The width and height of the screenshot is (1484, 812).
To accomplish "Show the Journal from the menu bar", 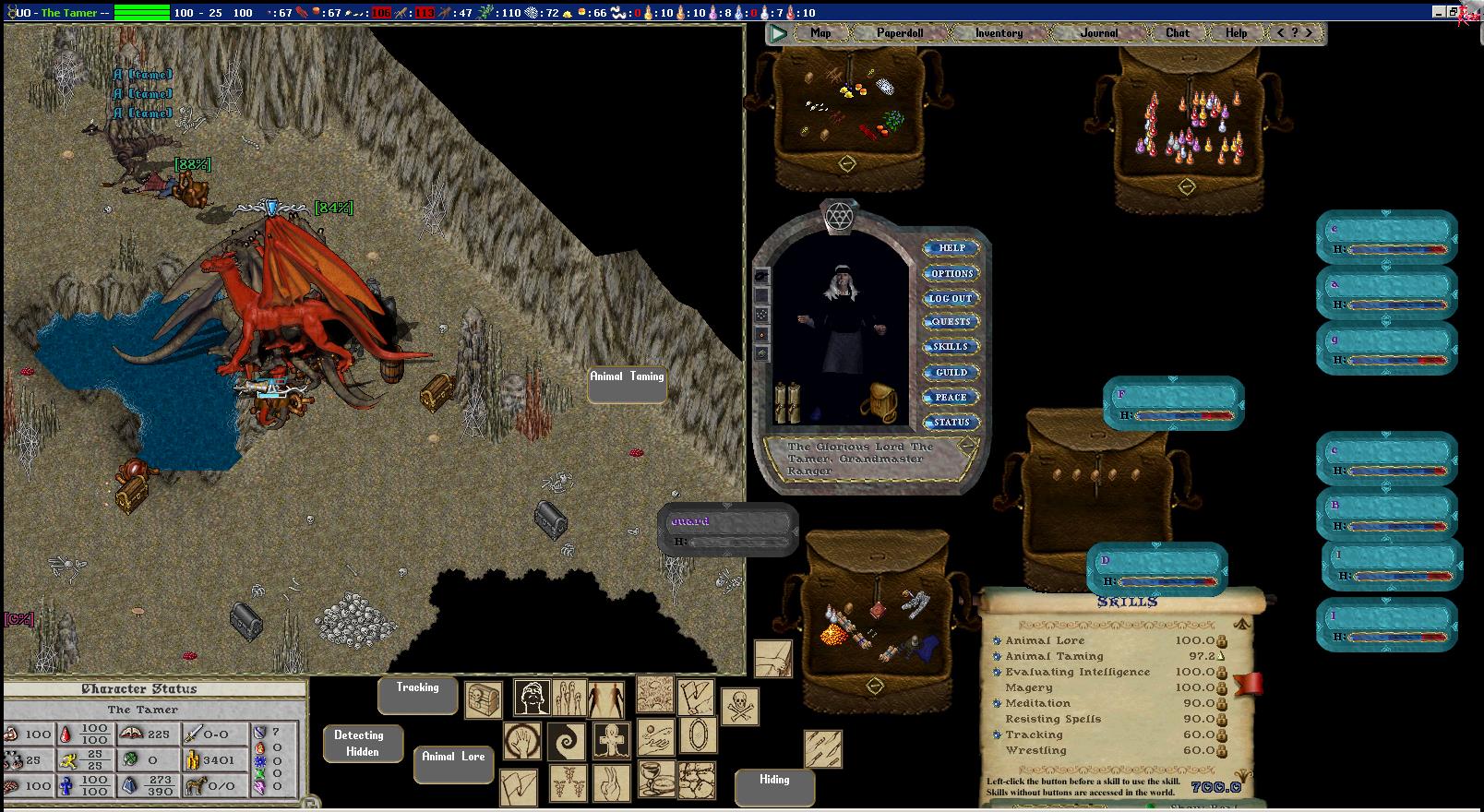I will click(x=1099, y=33).
